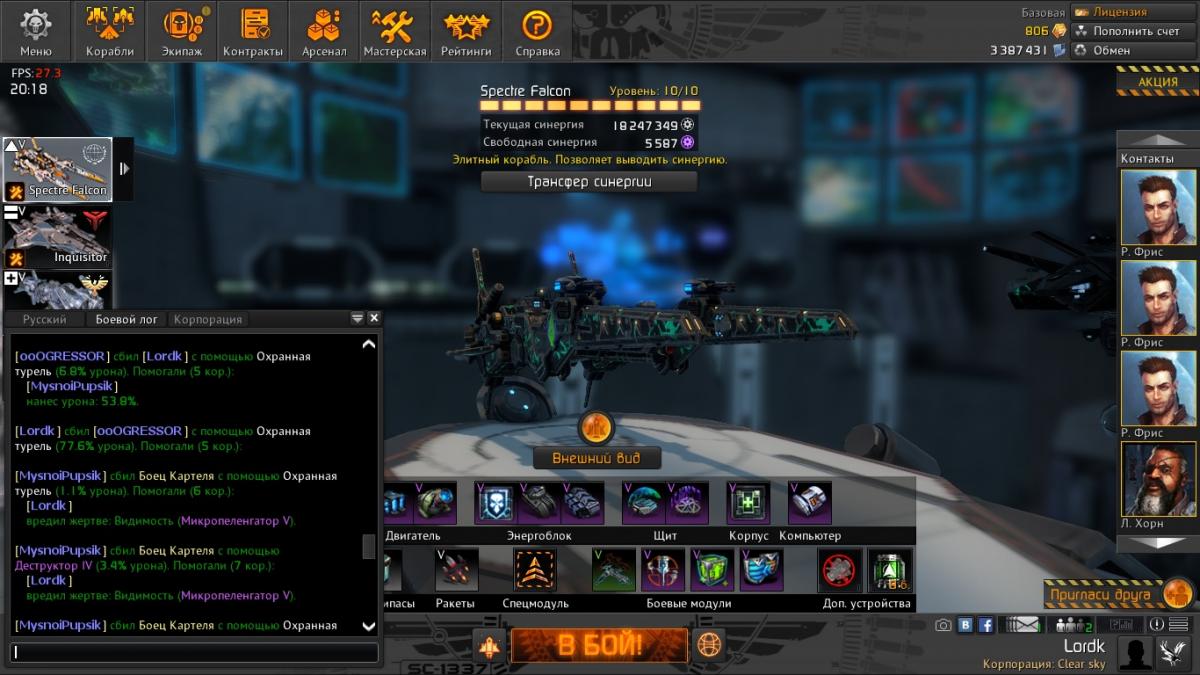1200x675 pixels.
Task: Switch chat to the Русский tab
Action: [44, 319]
